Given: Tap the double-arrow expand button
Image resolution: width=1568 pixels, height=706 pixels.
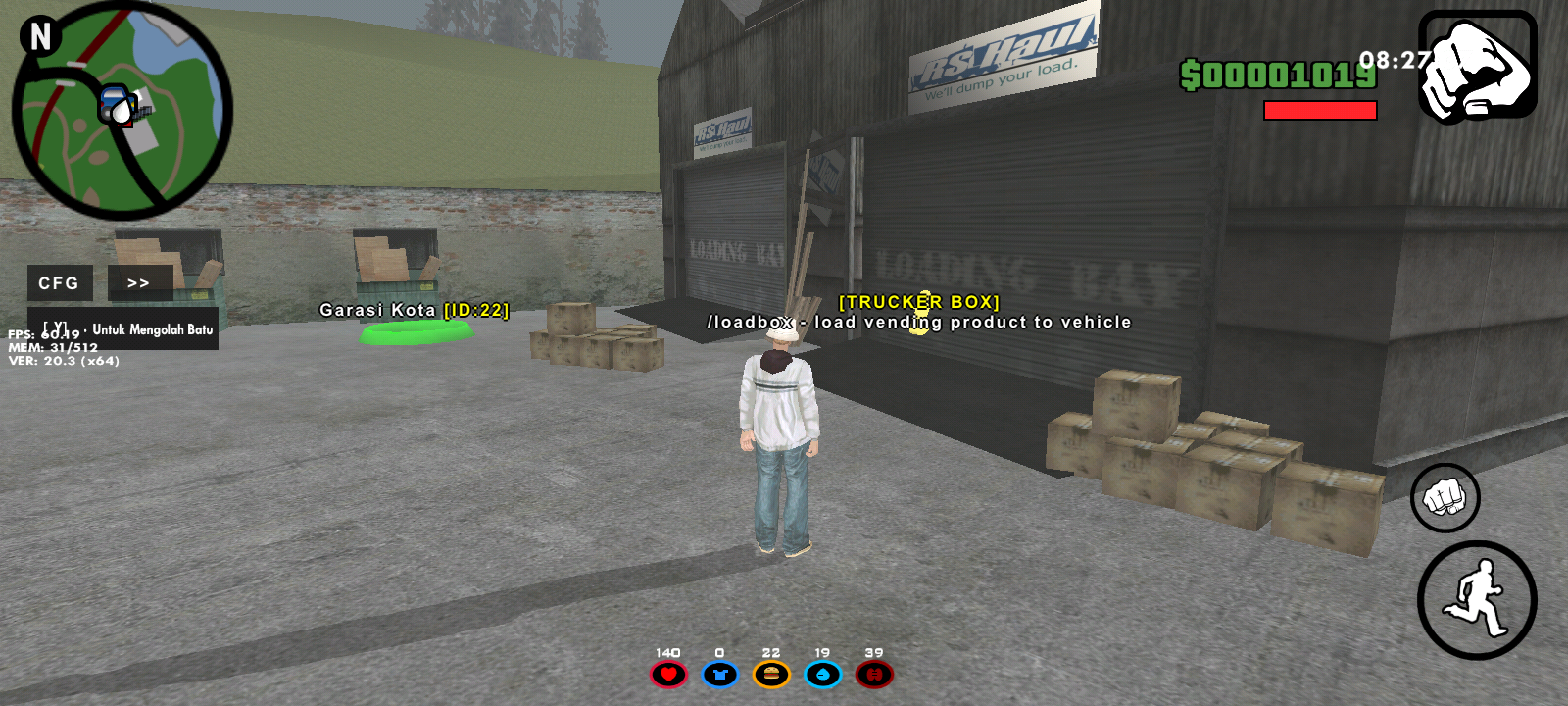Looking at the screenshot, I should tap(139, 283).
